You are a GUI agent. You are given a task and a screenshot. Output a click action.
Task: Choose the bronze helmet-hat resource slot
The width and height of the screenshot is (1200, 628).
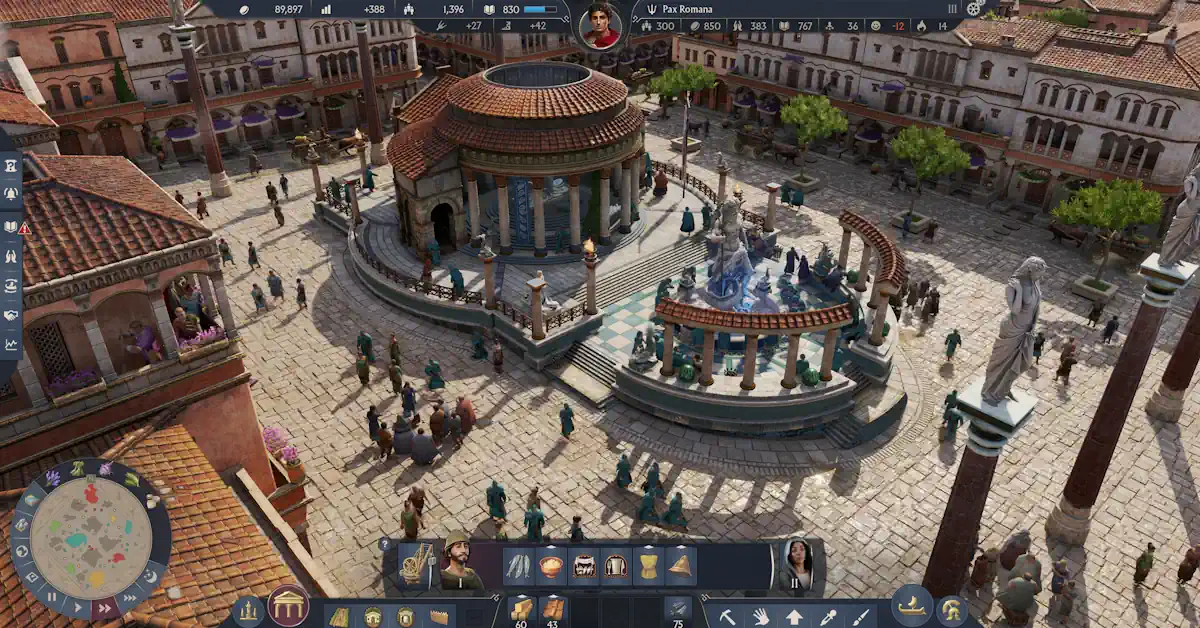click(x=681, y=566)
